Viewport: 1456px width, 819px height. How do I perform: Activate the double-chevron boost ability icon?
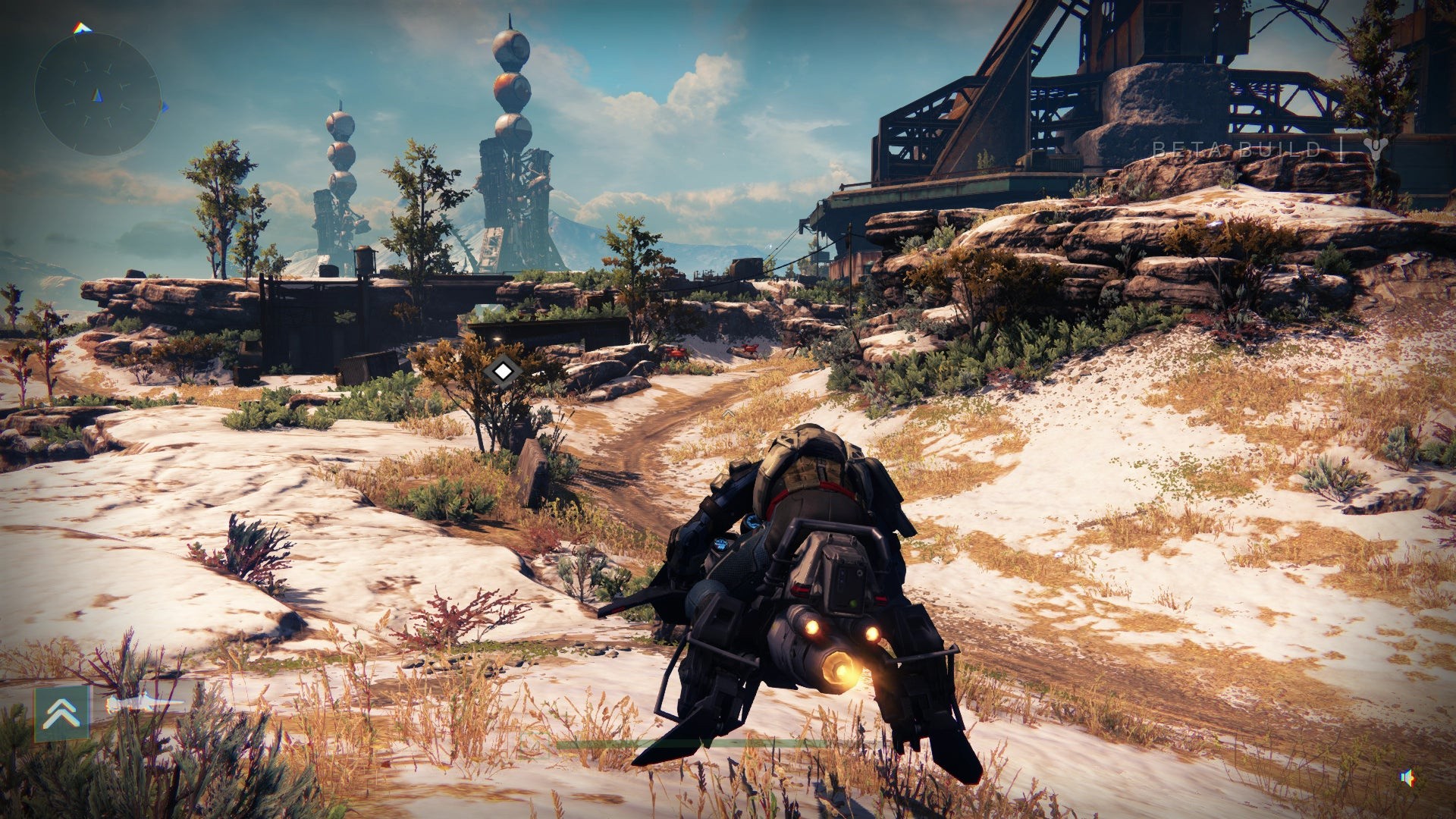(62, 713)
